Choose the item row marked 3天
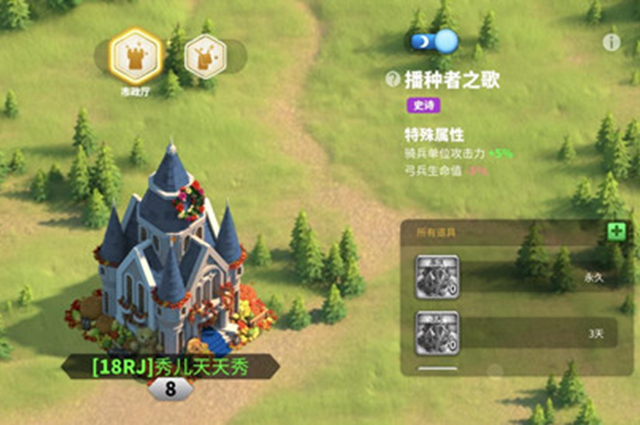This screenshot has height=425, width=640. pyautogui.click(x=517, y=331)
